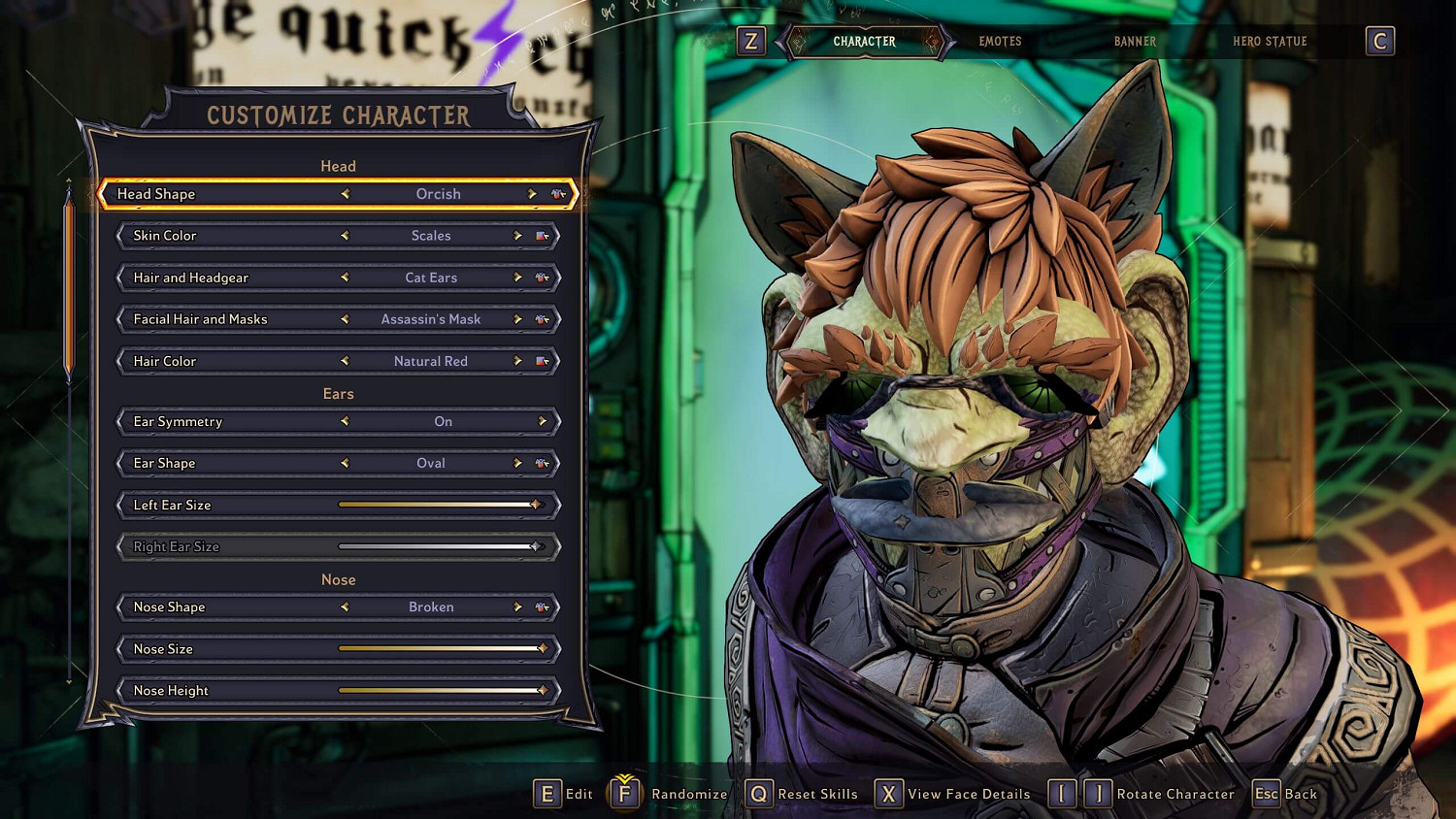Open the Banner tab
The image size is (1456, 819).
1135,42
